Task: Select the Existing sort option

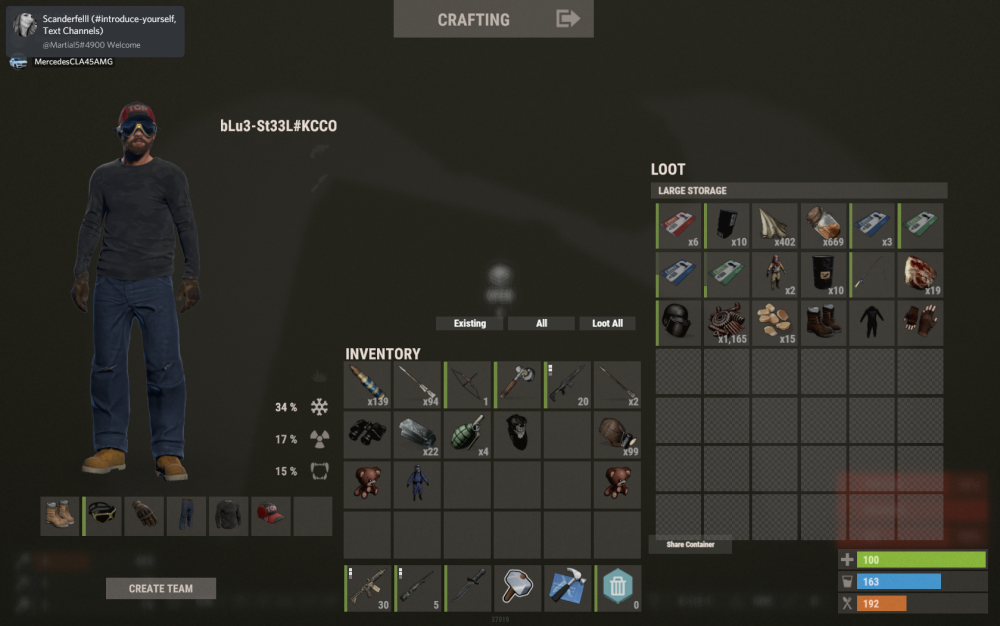Action: click(x=470, y=323)
